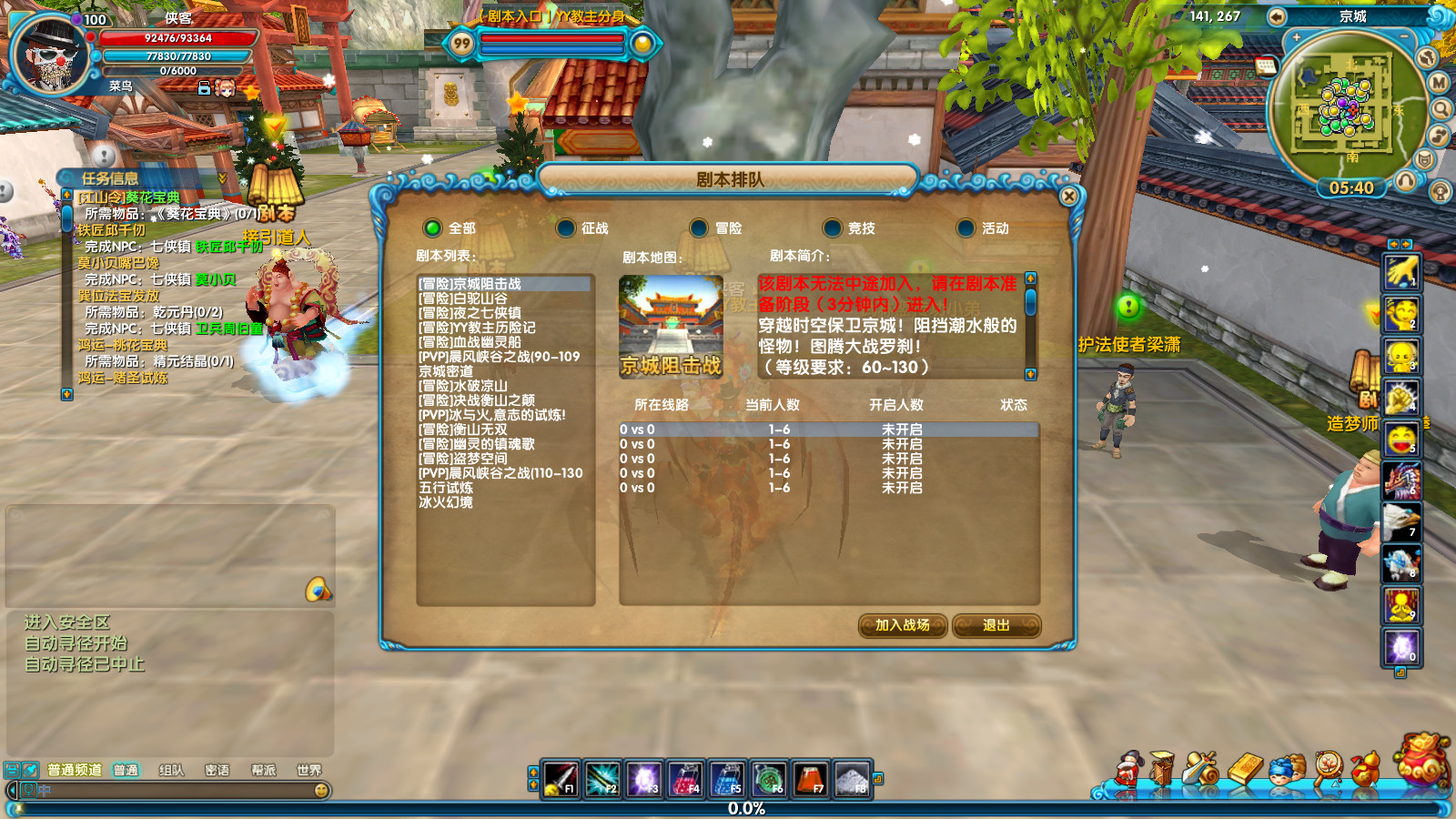The width and height of the screenshot is (1456, 819).
Task: Click the 退出 button to leave
Action: [998, 627]
